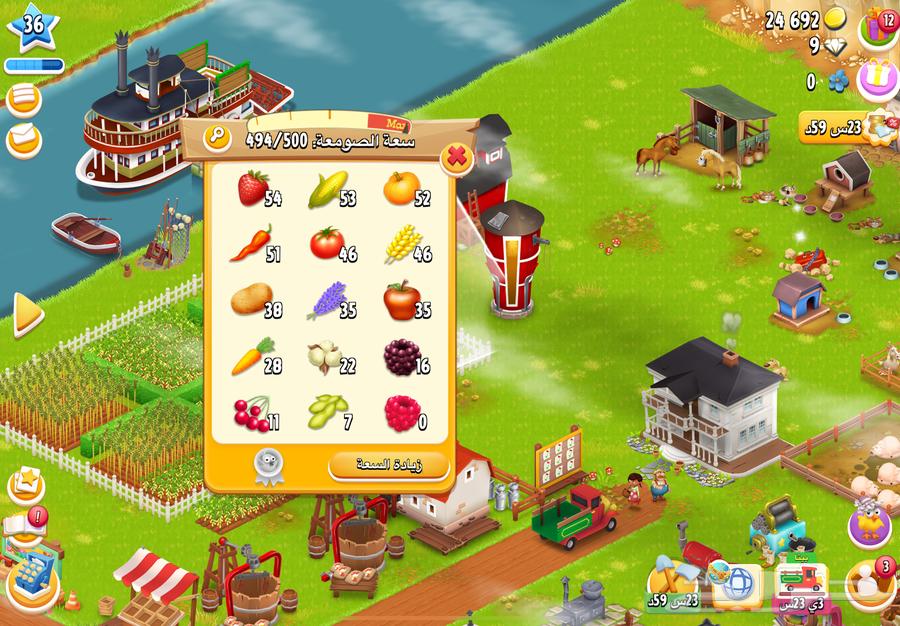The height and width of the screenshot is (626, 900).
Task: Open the level 36 star badge
Action: pos(33,27)
